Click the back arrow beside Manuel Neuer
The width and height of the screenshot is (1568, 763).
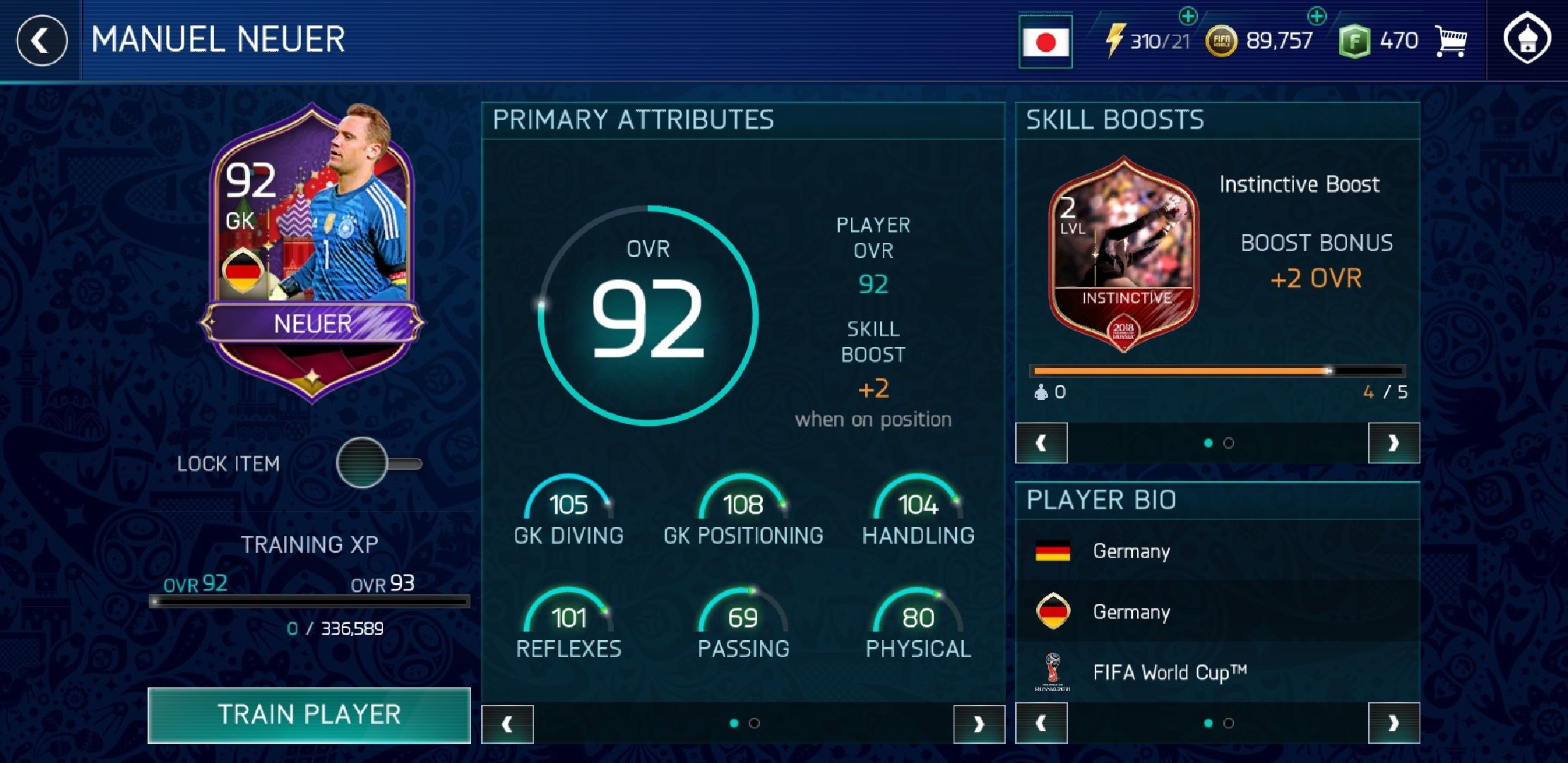pos(42,40)
